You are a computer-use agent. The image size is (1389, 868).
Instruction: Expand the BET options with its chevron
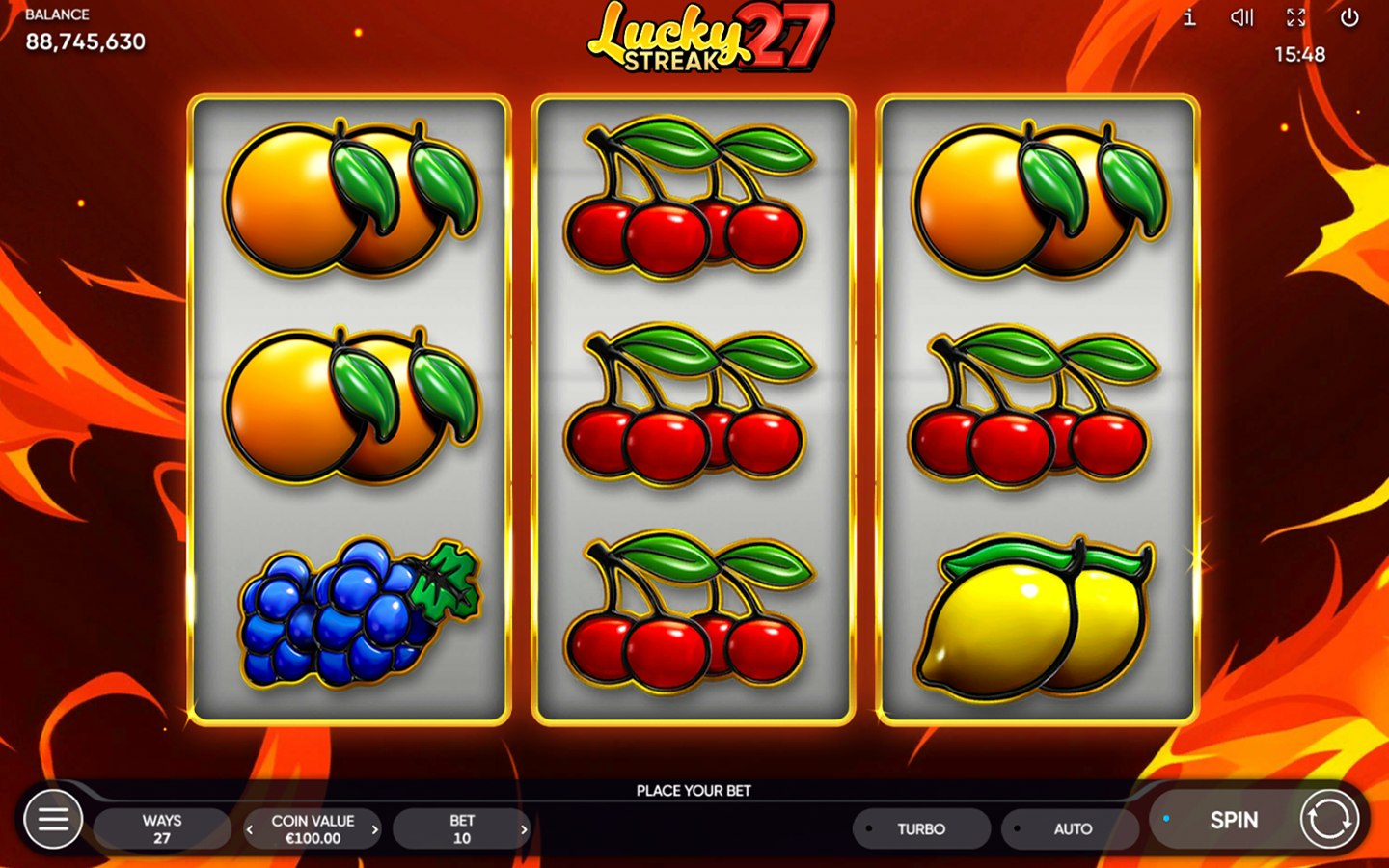pyautogui.click(x=524, y=828)
